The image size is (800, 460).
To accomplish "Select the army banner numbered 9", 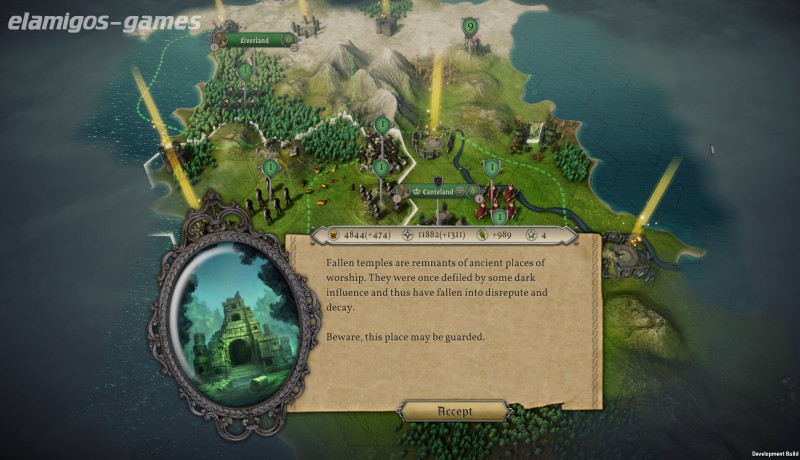I will pos(469,27).
